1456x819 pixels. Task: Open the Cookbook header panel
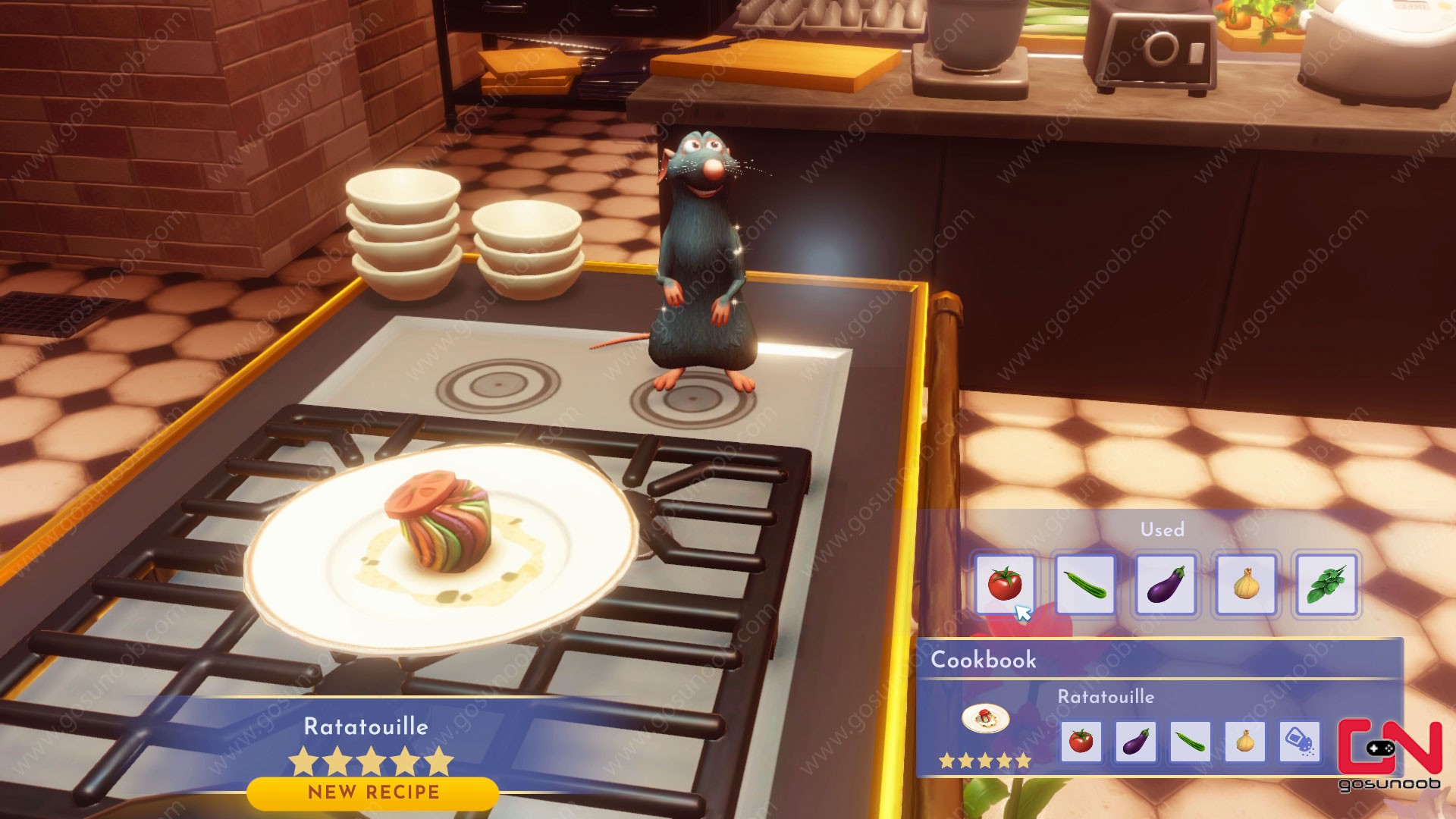pos(986,660)
